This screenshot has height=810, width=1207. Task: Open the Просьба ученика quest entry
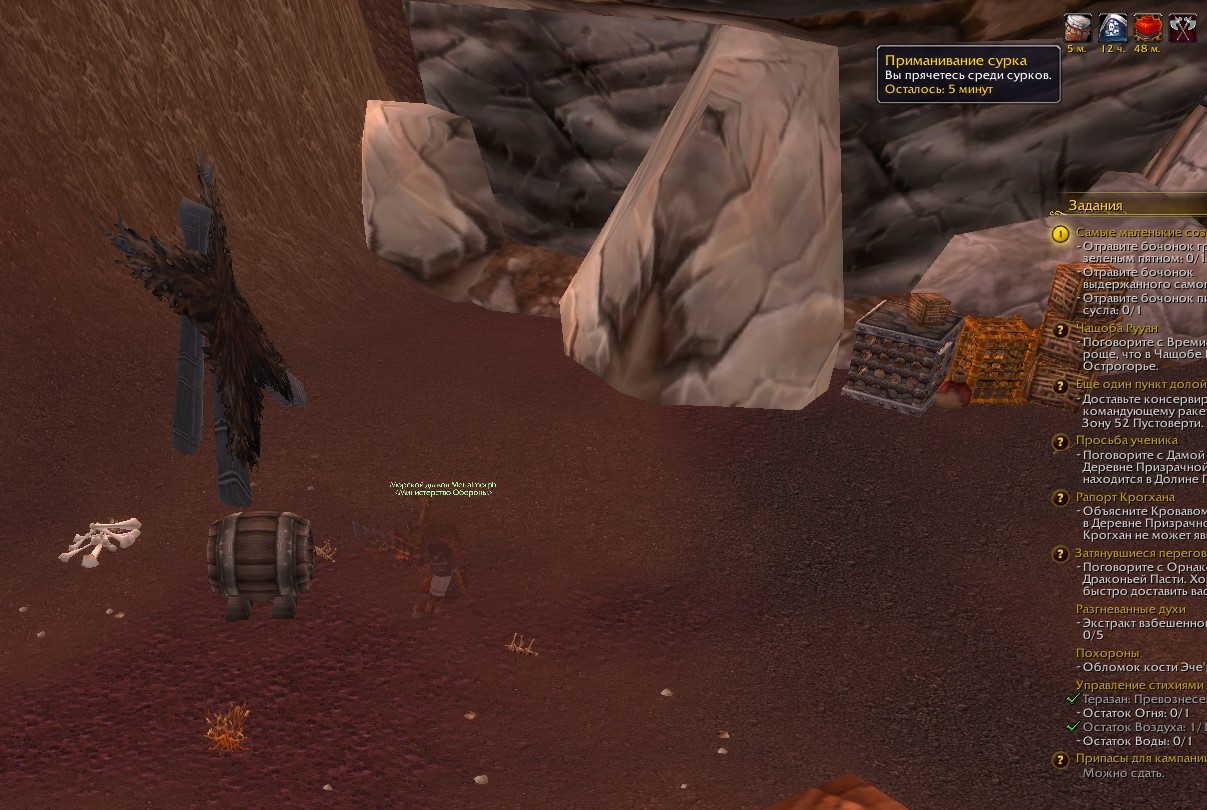click(x=1127, y=440)
